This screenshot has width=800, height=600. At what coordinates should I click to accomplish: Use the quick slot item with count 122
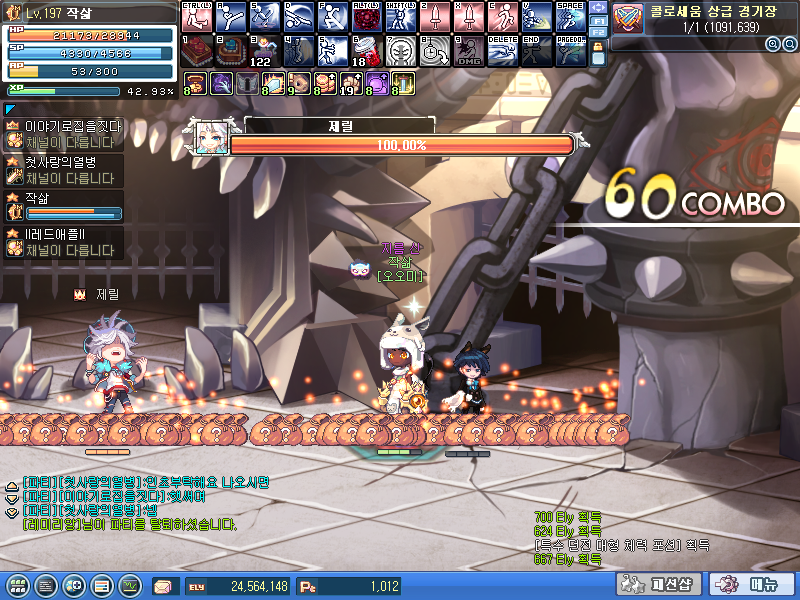263,50
